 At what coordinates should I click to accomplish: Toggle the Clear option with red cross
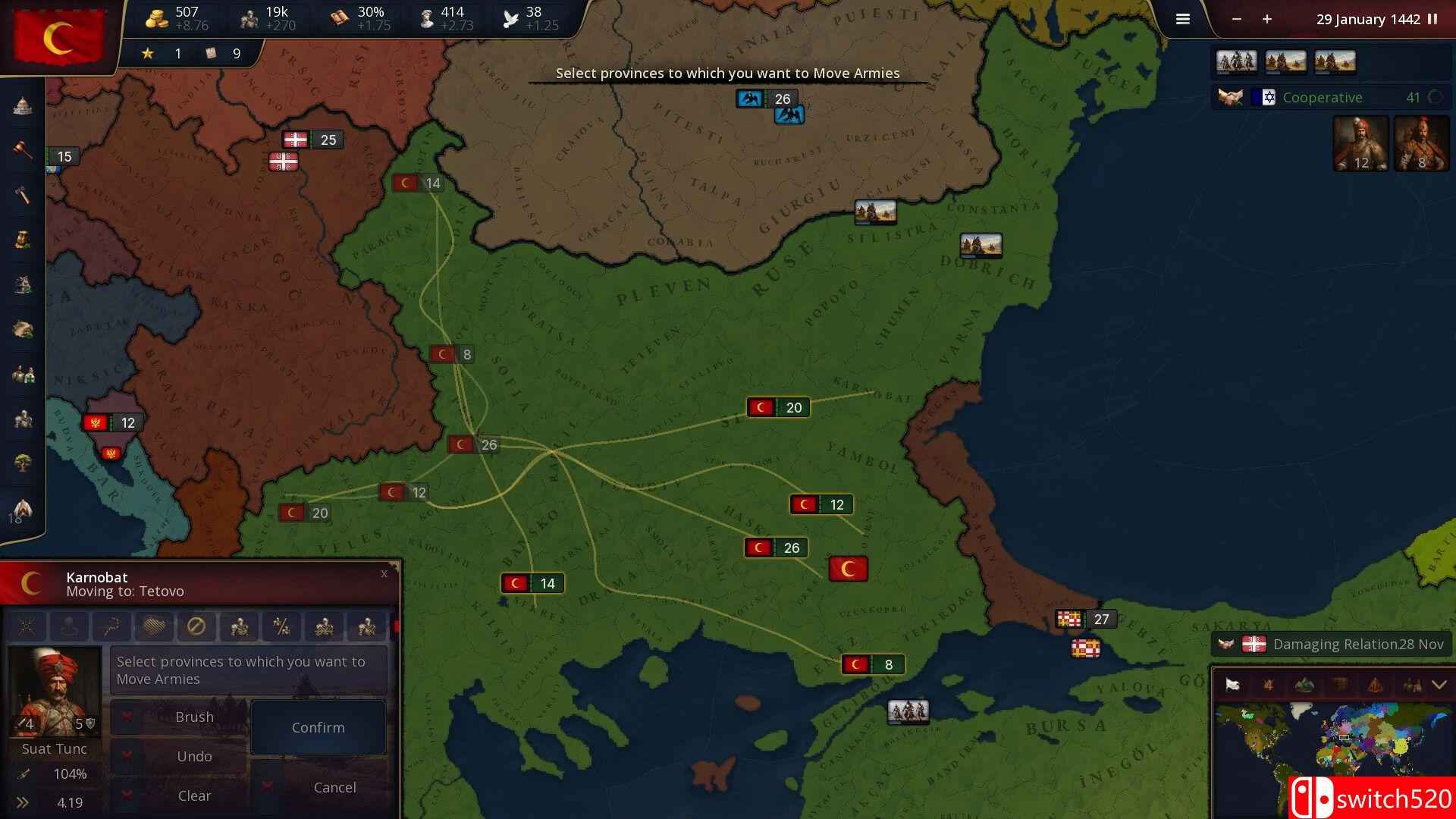(126, 795)
